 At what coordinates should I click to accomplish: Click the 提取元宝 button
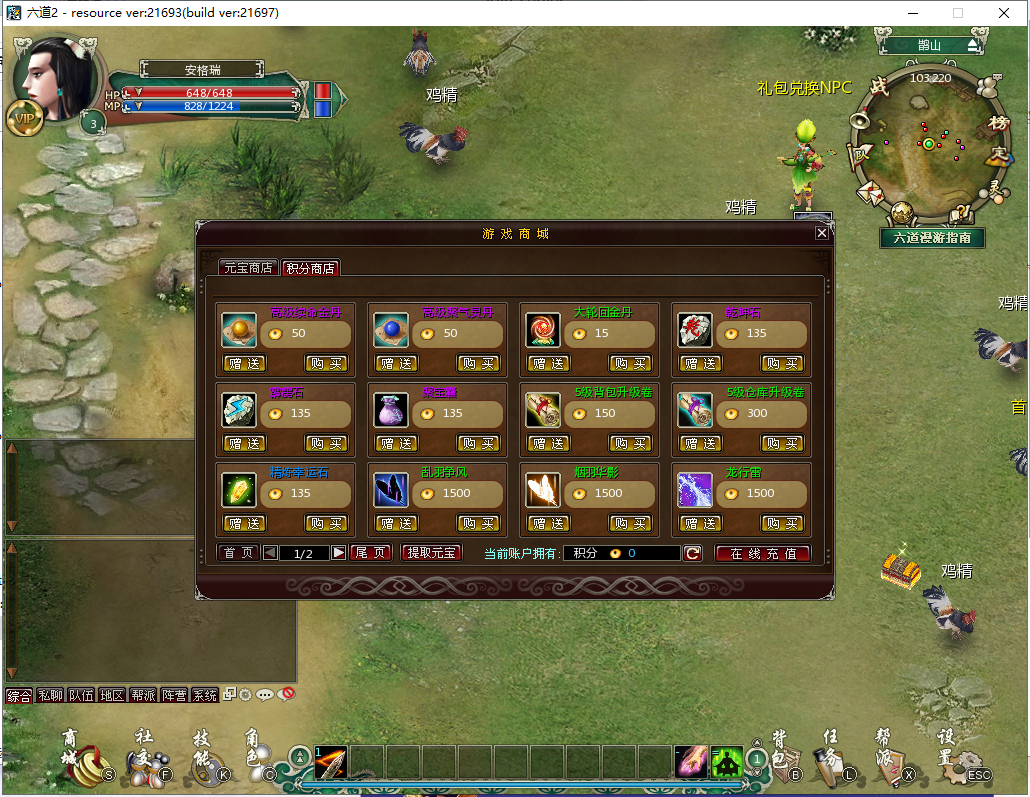coord(431,553)
